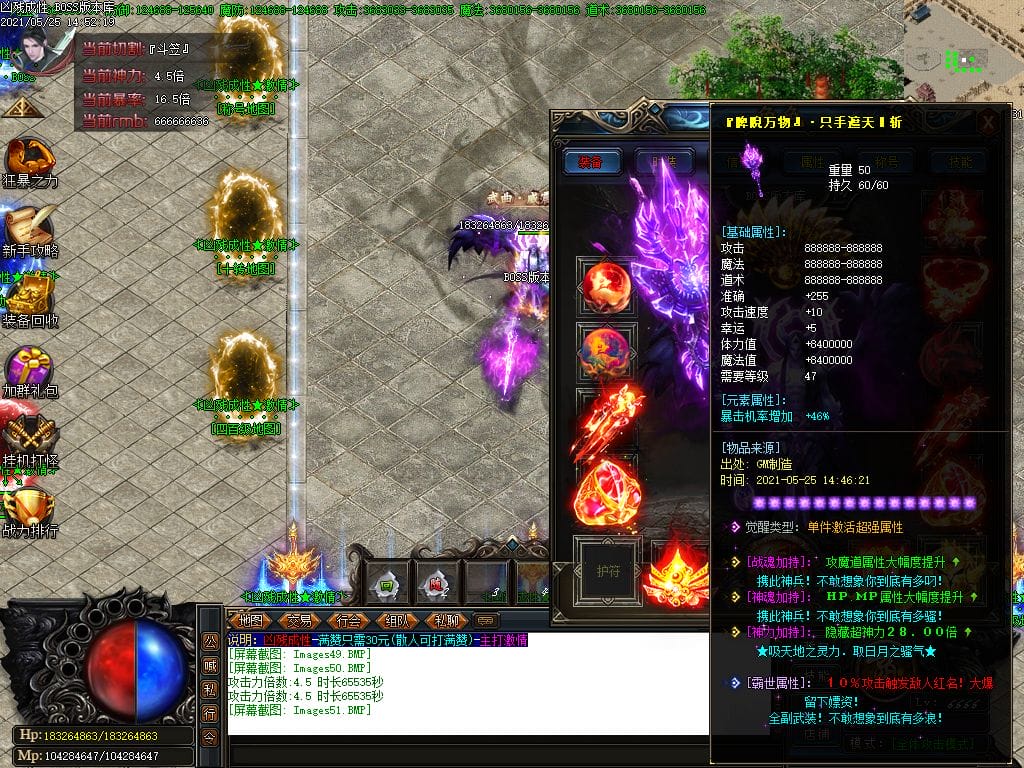Select the 组队 team button
This screenshot has height=768, width=1024.
click(x=397, y=620)
